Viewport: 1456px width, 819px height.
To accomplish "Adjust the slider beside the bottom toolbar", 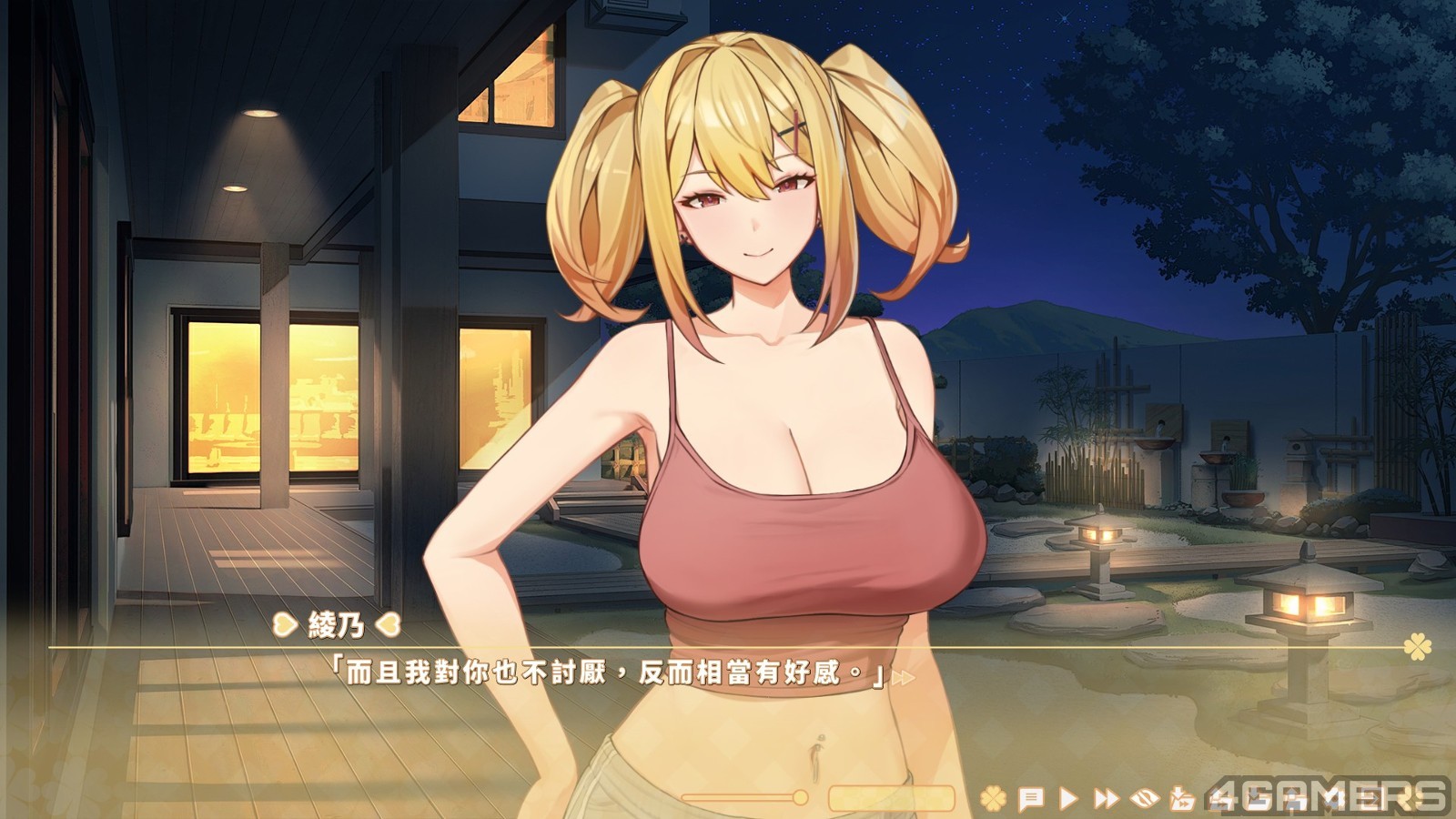I will (x=800, y=798).
